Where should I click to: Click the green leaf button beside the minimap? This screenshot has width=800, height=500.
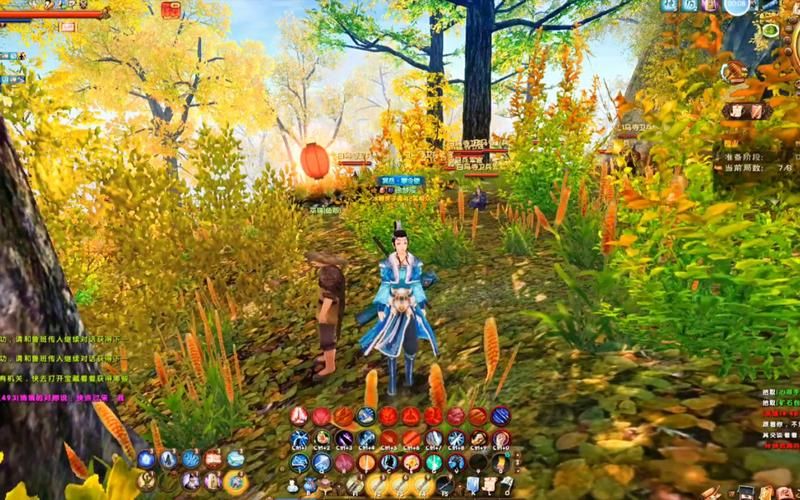[770, 29]
